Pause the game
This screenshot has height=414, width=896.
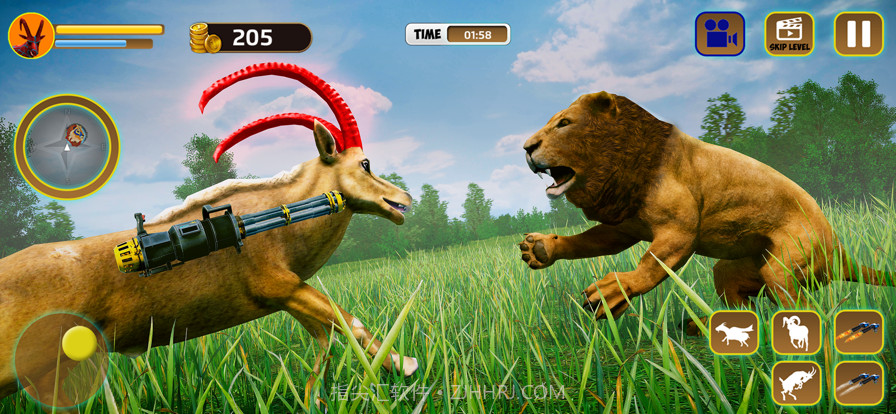click(x=858, y=34)
